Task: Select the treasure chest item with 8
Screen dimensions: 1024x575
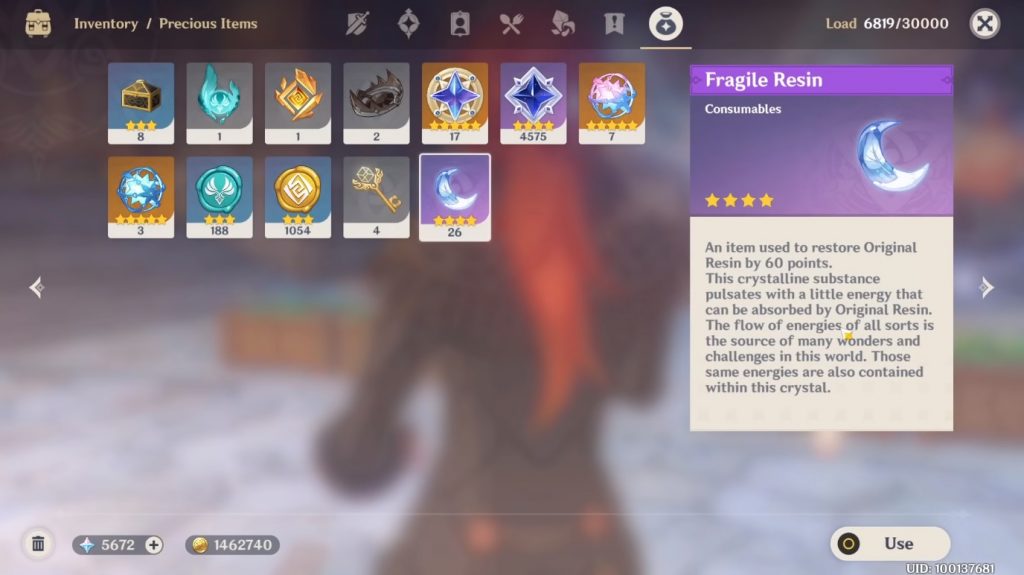Action: click(141, 103)
